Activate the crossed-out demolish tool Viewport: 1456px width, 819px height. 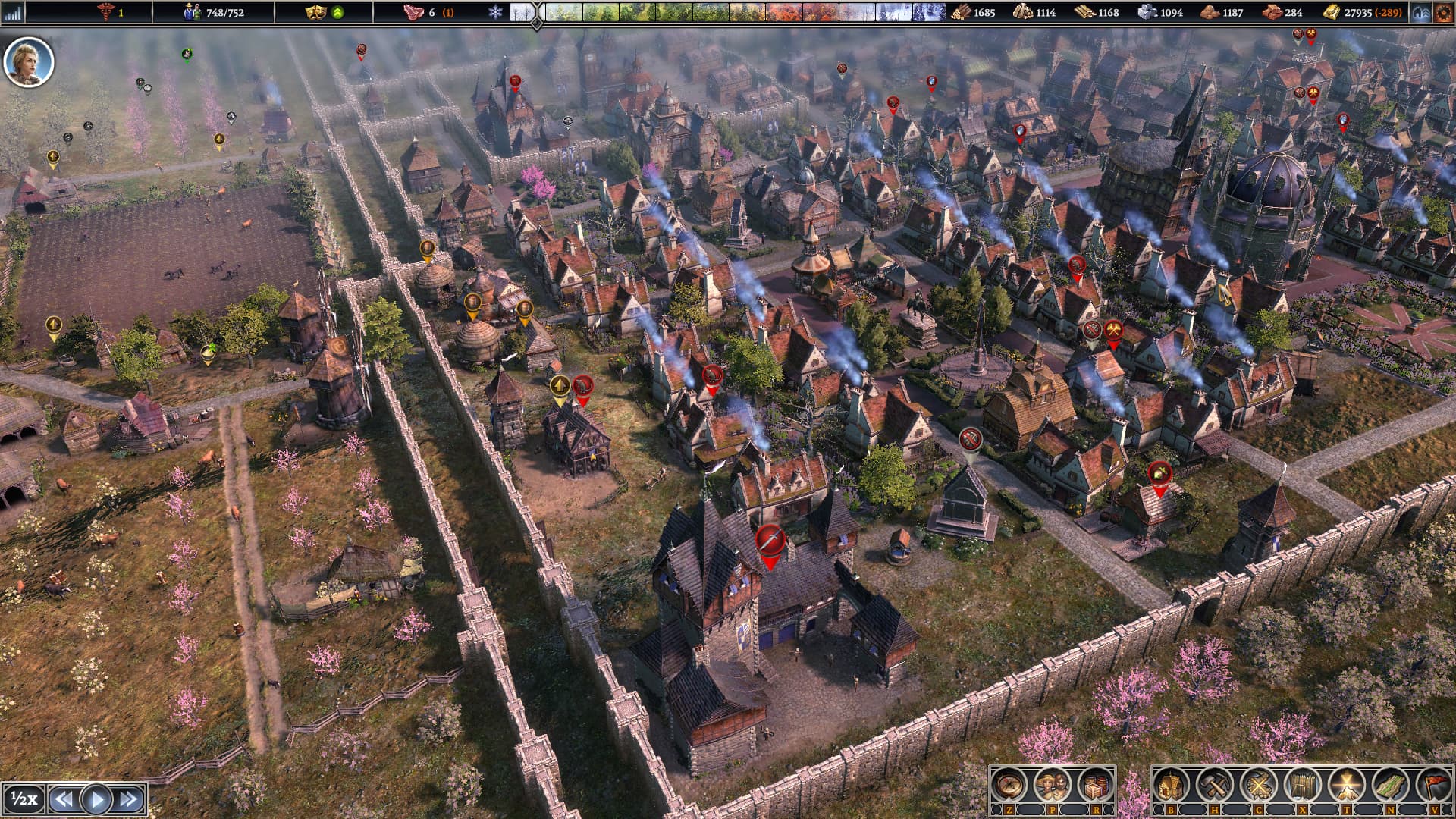coord(1258,785)
